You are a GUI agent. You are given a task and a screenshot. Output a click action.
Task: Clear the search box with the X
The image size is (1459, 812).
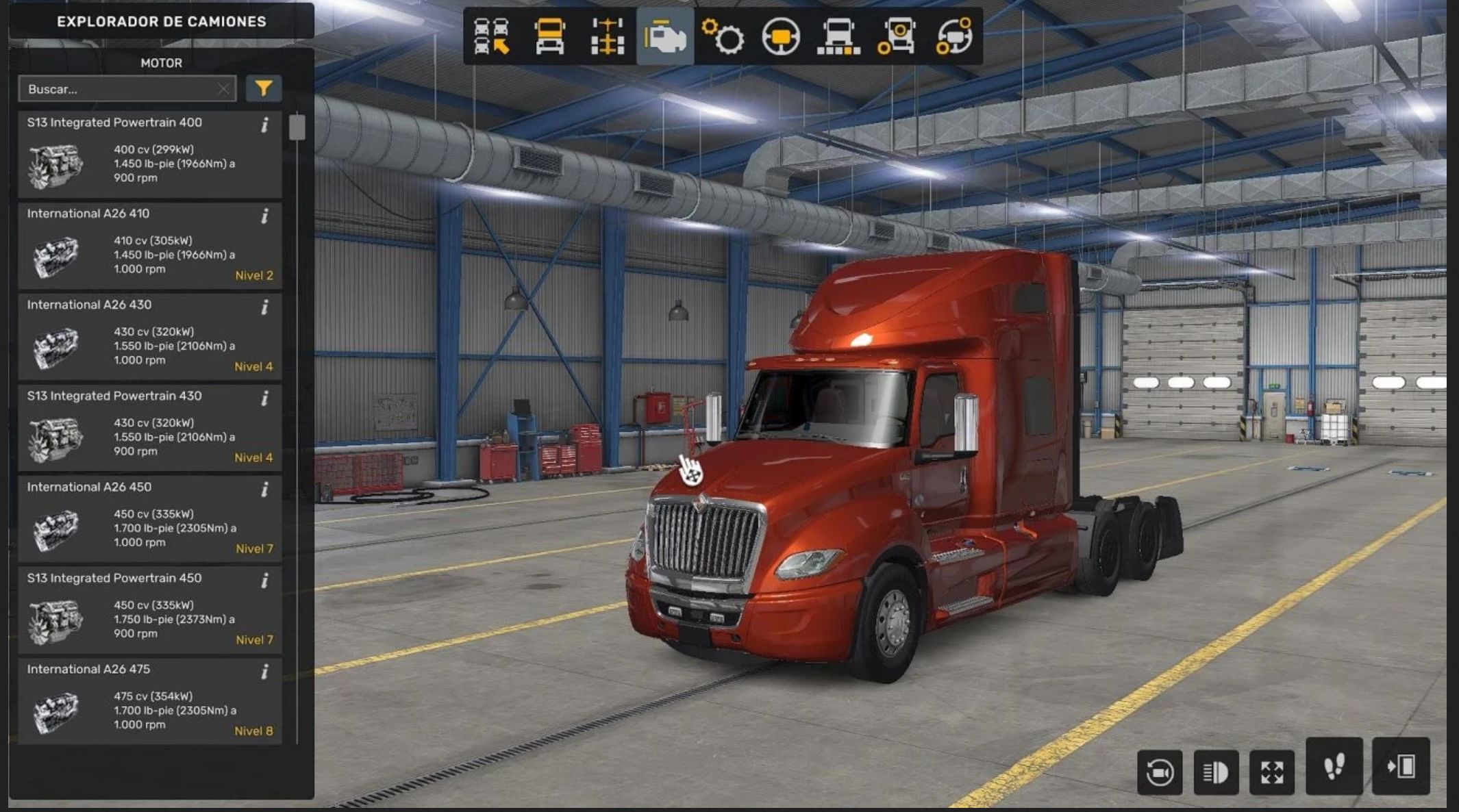pyautogui.click(x=223, y=89)
